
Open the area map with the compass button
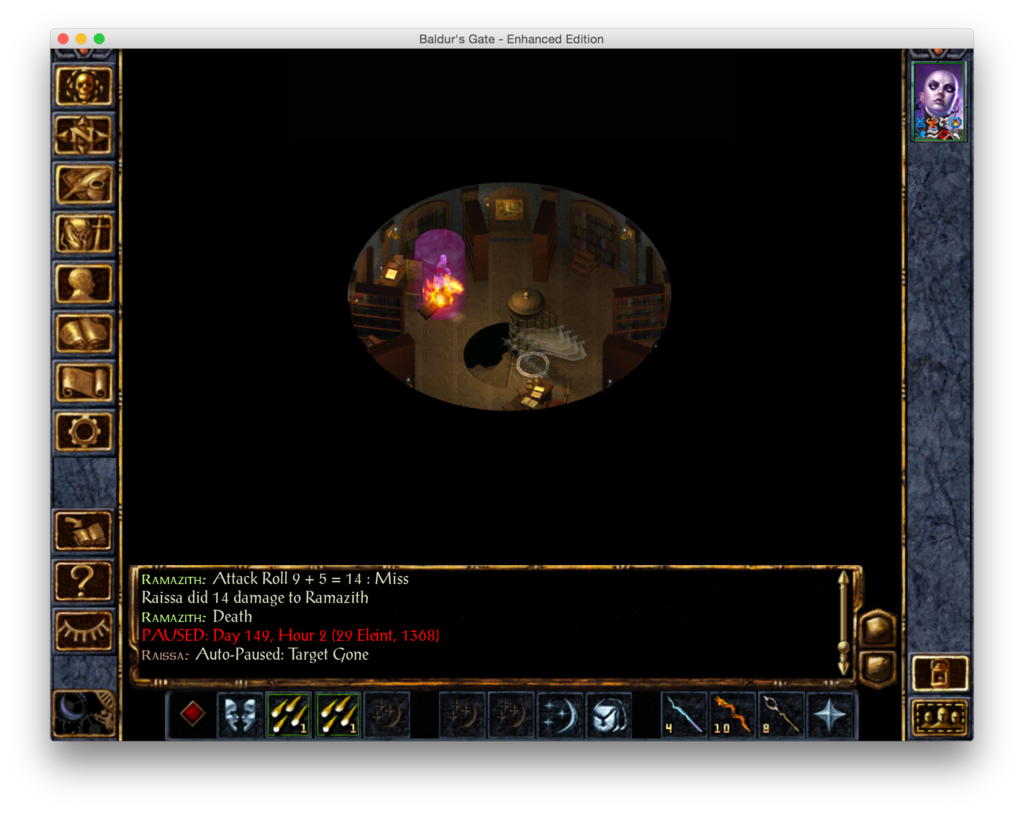click(x=84, y=136)
